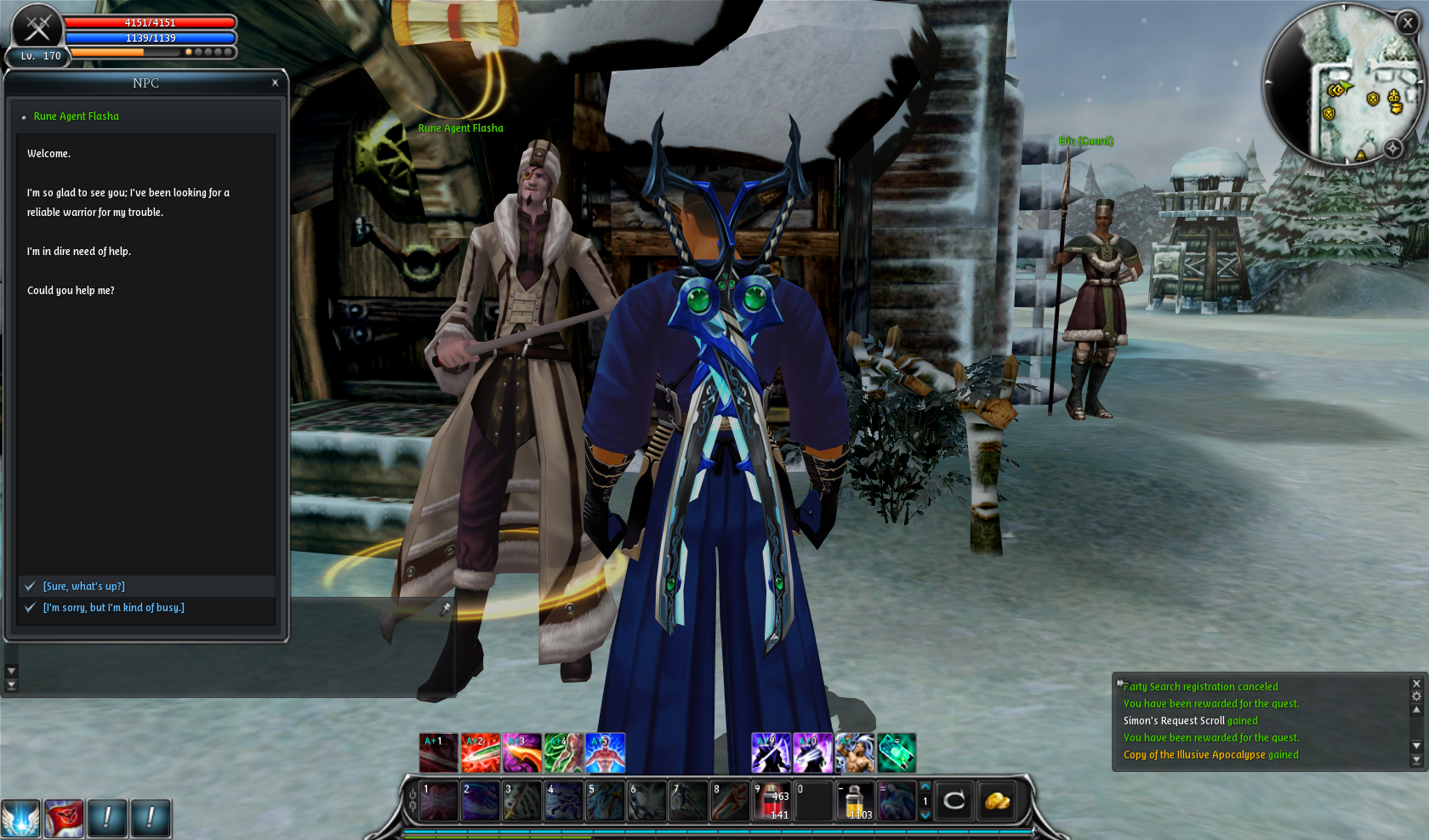The height and width of the screenshot is (840, 1429).
Task: Use the yellow potion with 1103 count
Action: (855, 802)
